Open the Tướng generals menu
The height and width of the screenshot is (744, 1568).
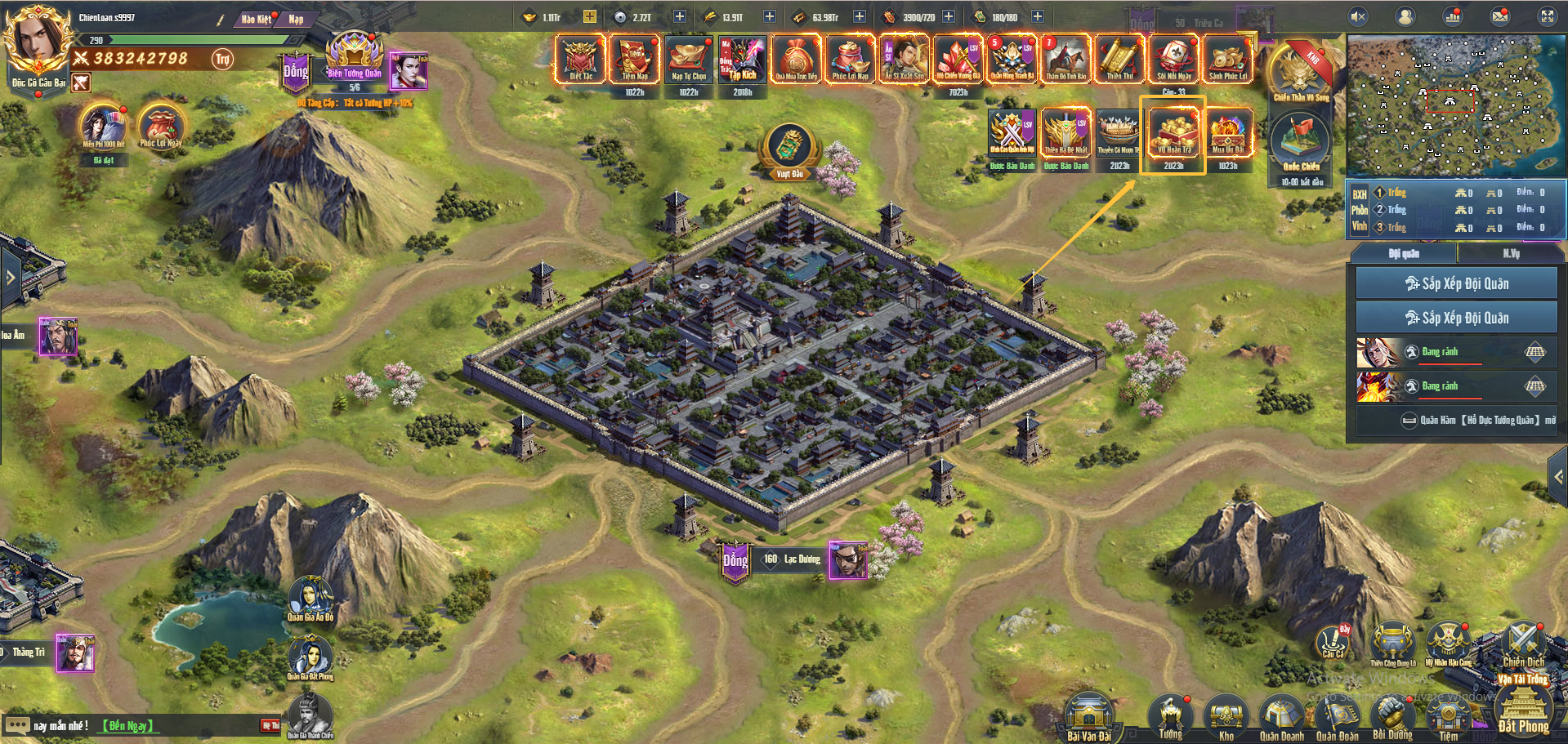tap(1170, 717)
